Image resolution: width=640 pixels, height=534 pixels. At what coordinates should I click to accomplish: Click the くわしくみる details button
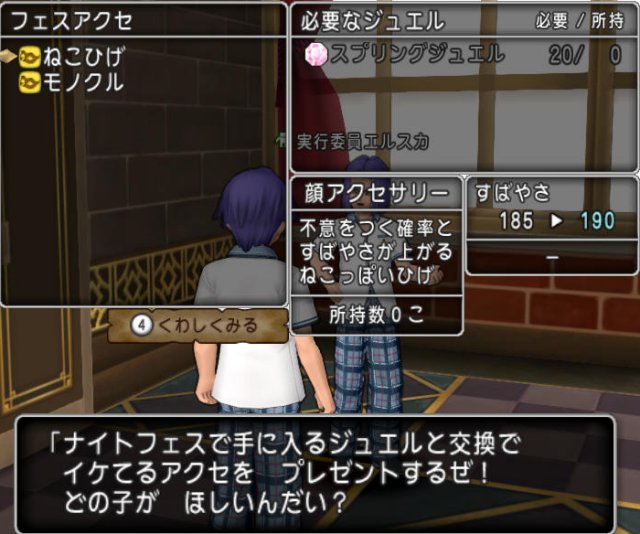click(x=197, y=325)
